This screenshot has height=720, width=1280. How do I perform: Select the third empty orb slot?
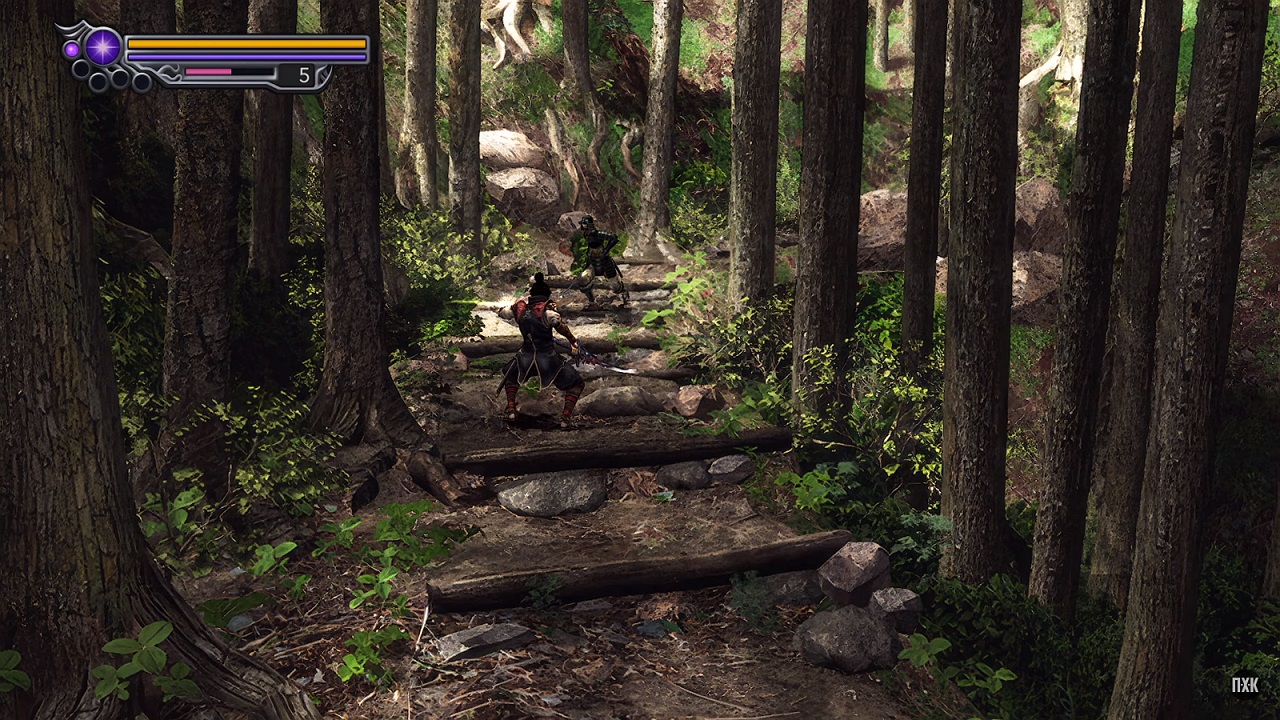coord(120,77)
